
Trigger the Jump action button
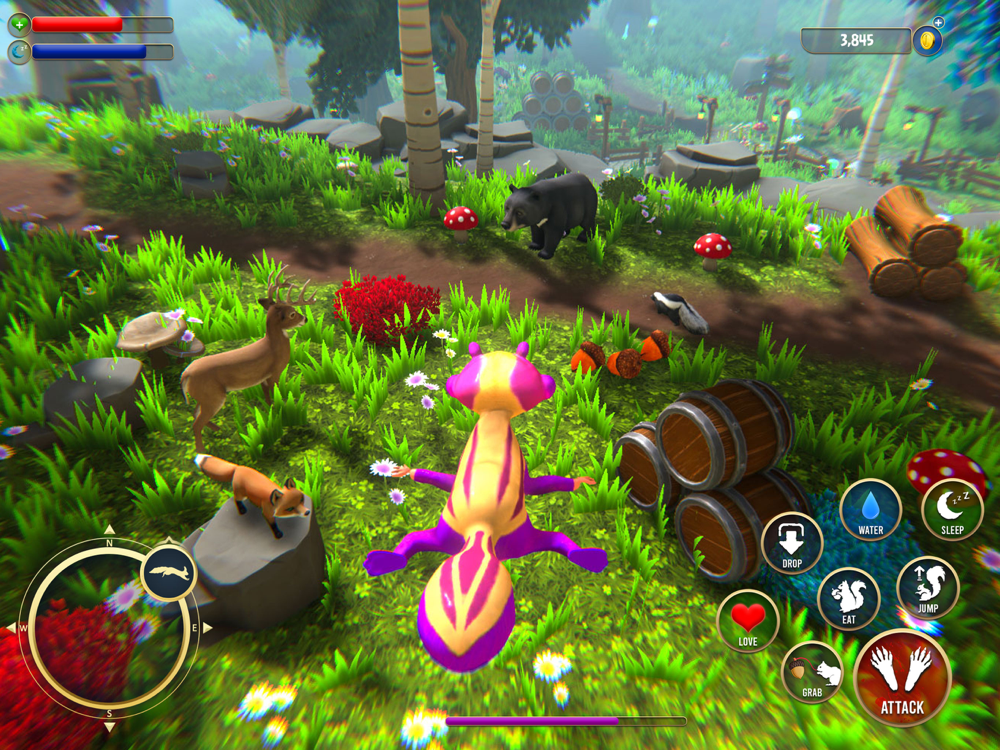pos(927,587)
